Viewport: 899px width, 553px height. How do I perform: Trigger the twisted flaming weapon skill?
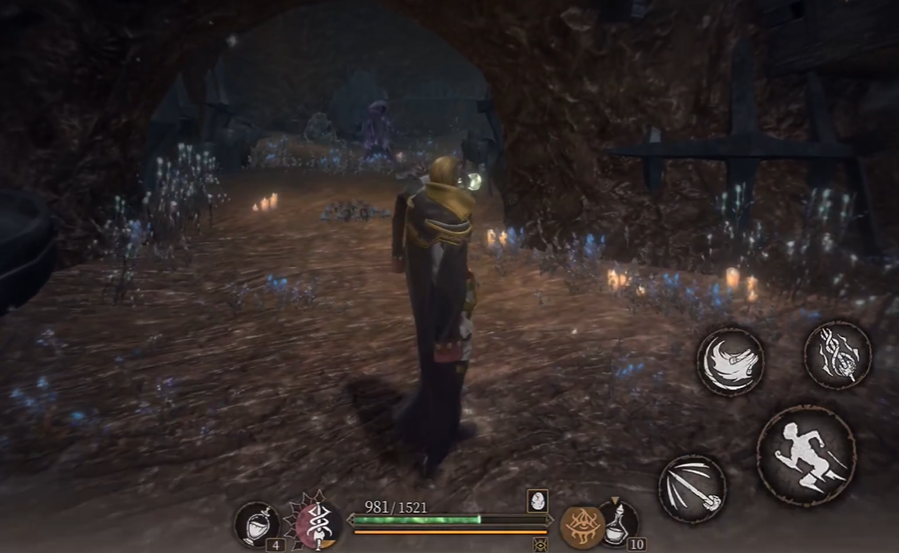coord(837,354)
